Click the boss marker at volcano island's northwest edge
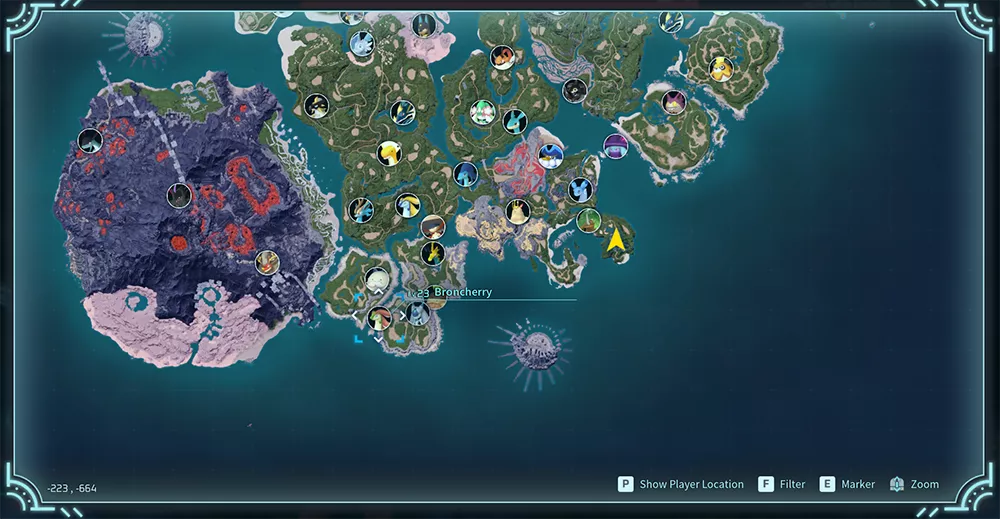 [90, 141]
